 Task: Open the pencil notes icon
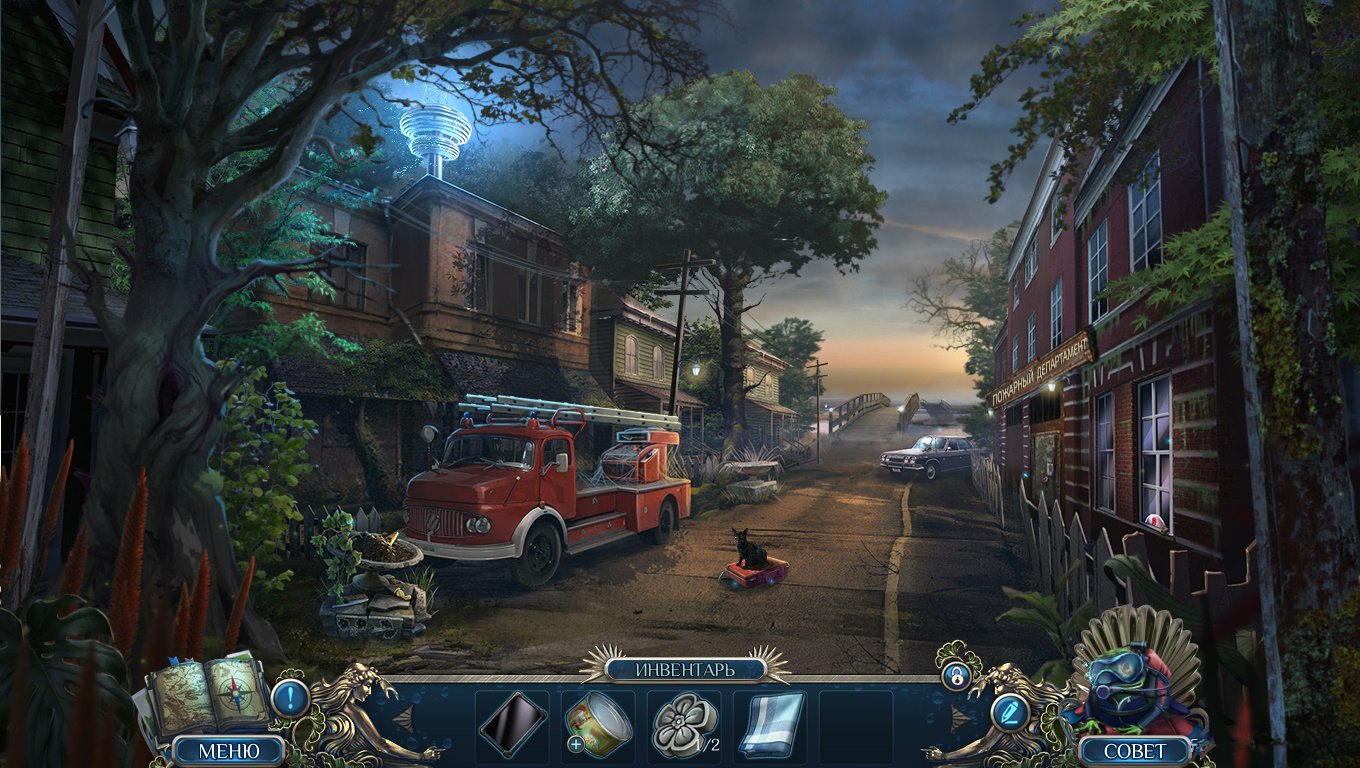tap(1009, 711)
